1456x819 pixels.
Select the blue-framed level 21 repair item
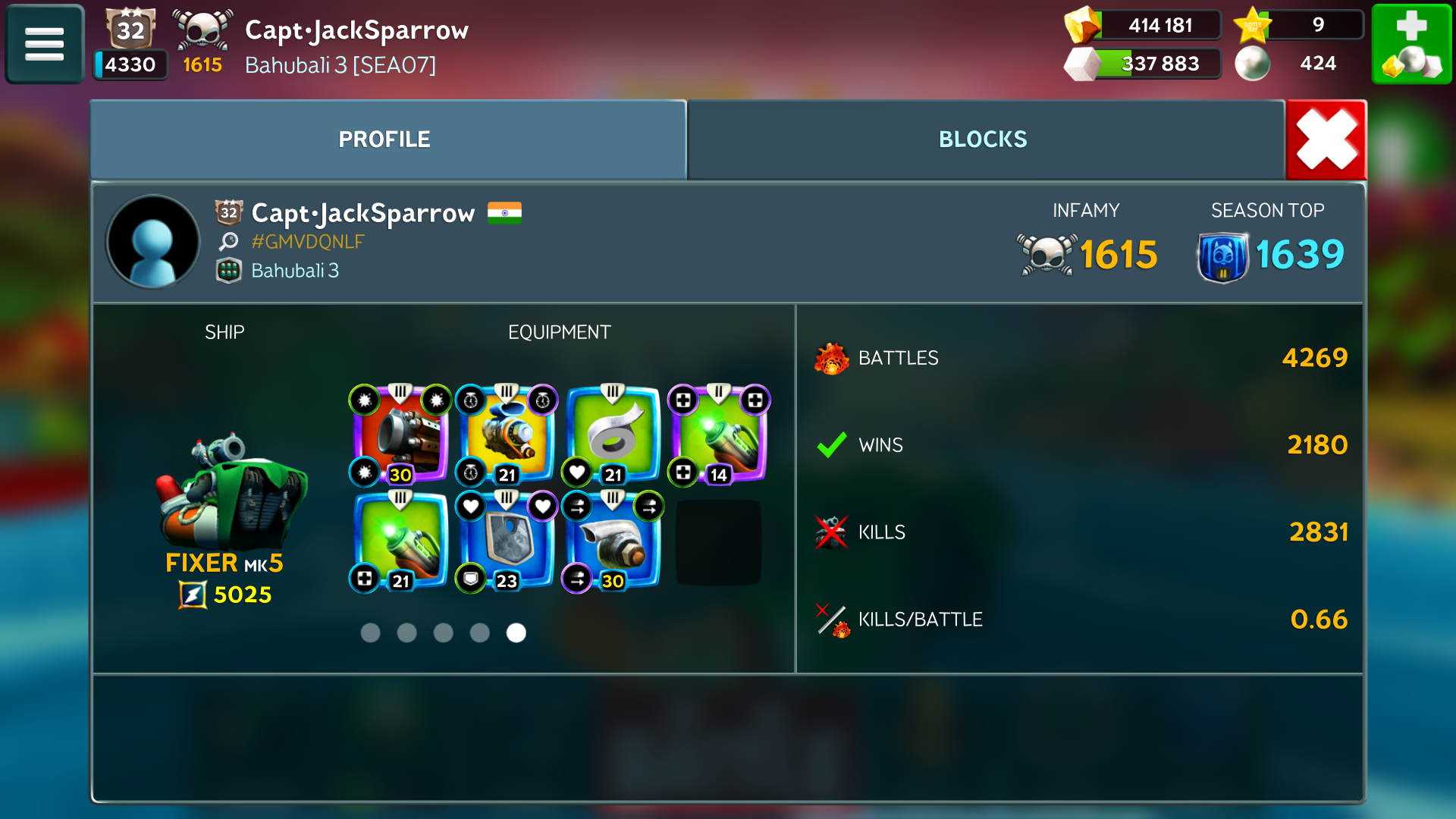(x=400, y=541)
